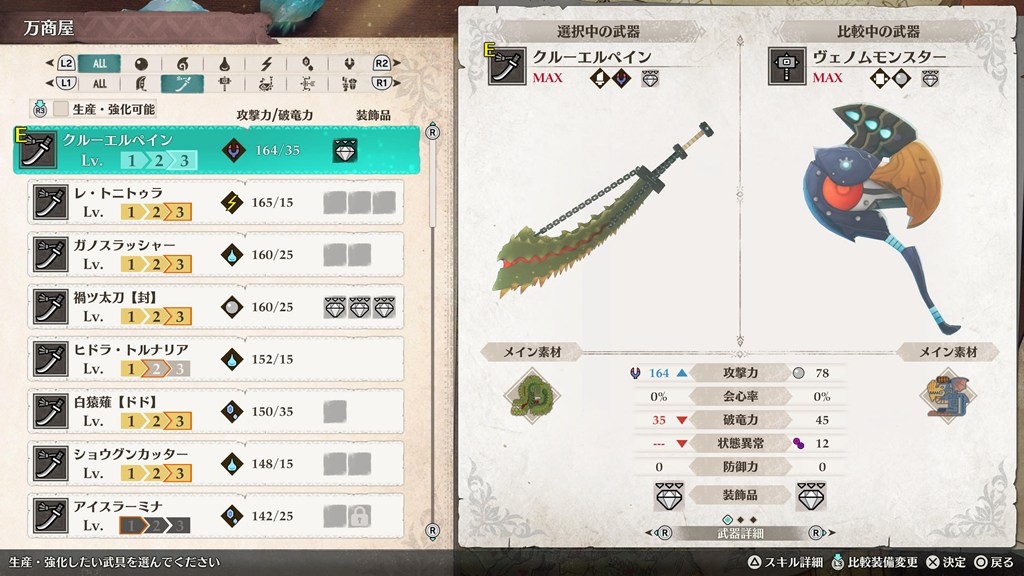Filter by the water drop element tab
The height and width of the screenshot is (576, 1024).
click(x=225, y=63)
